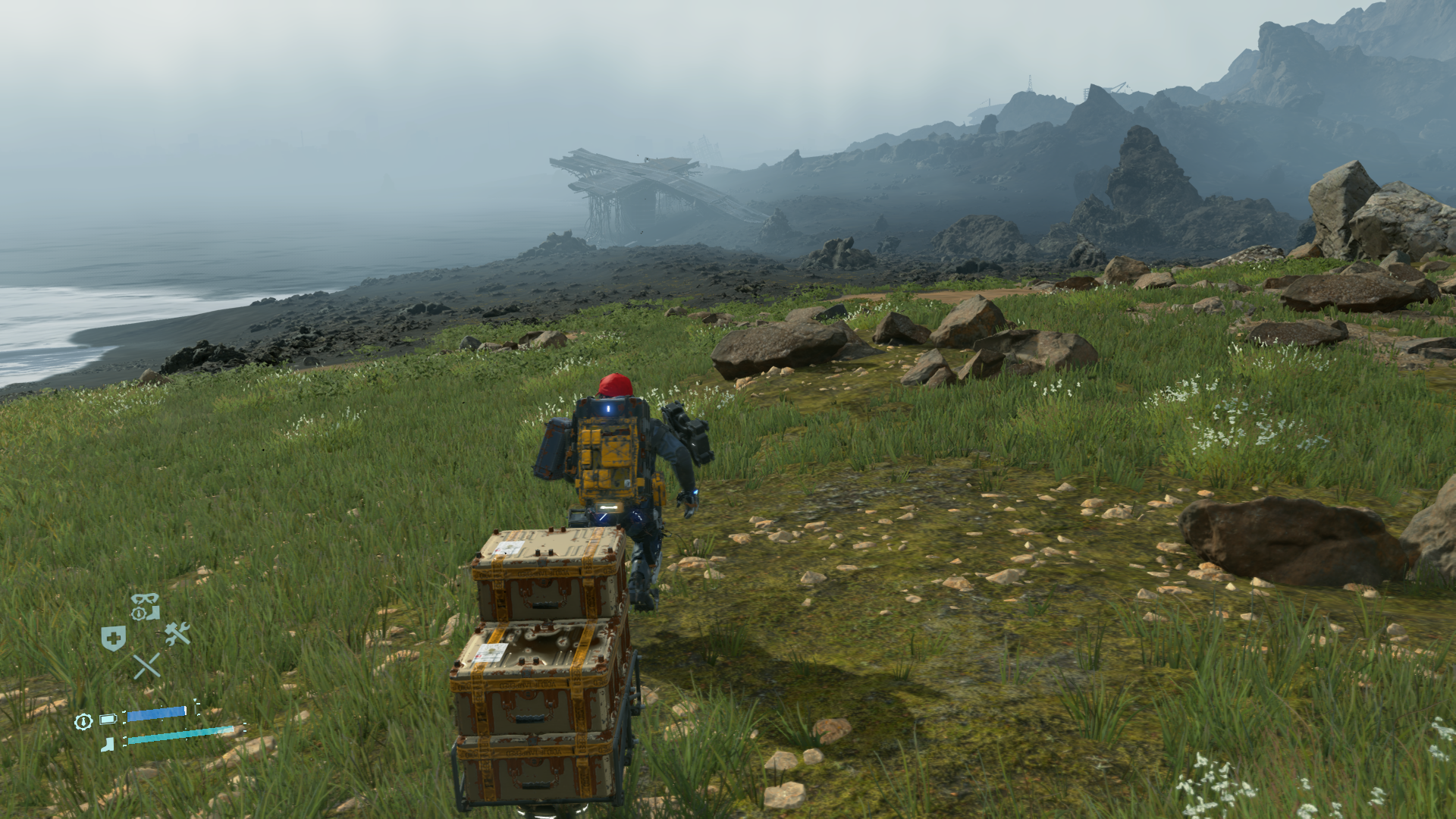This screenshot has width=1456, height=819.
Task: Open the hammer and wrench tools slot
Action: click(177, 633)
